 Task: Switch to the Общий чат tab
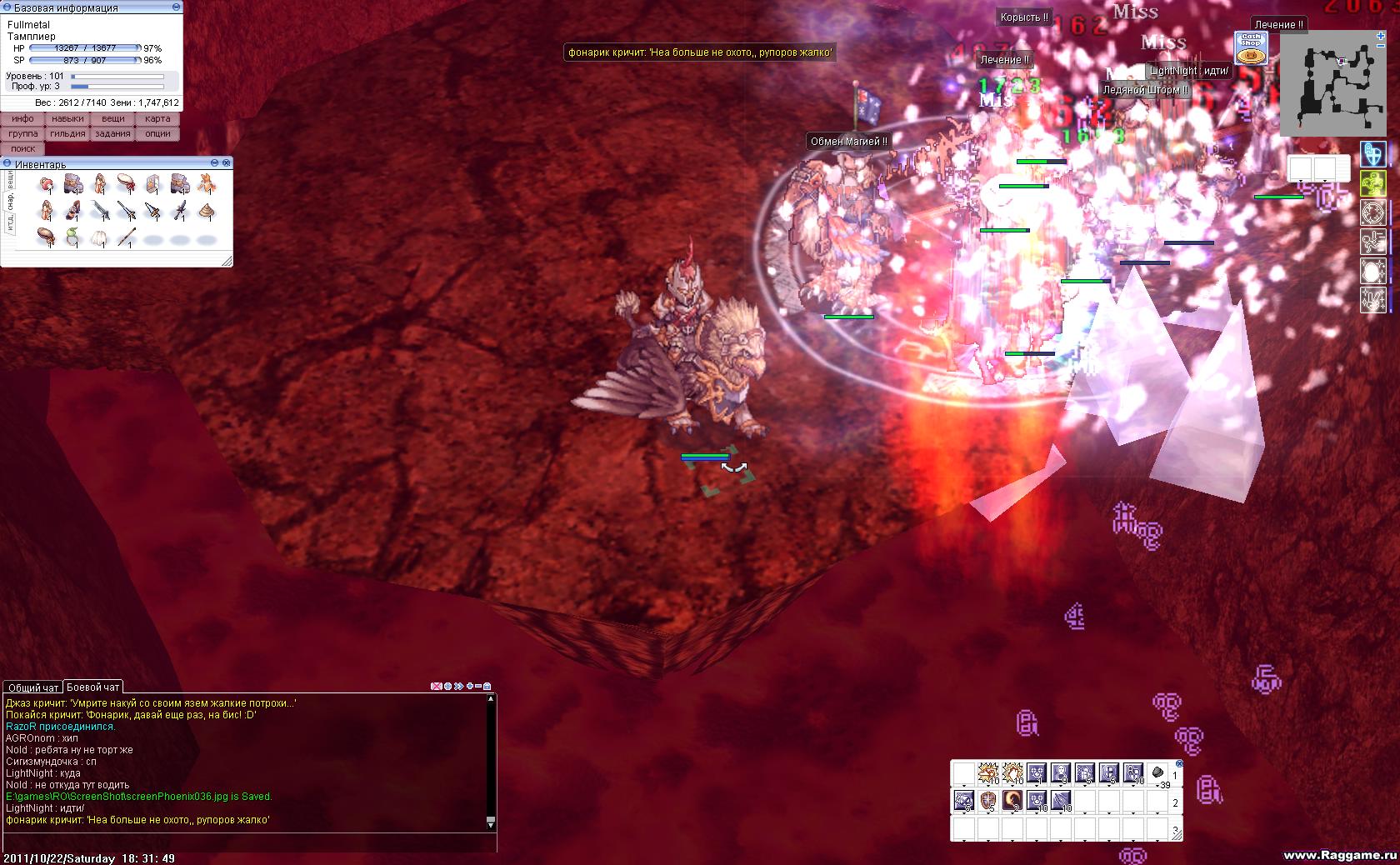coord(33,687)
